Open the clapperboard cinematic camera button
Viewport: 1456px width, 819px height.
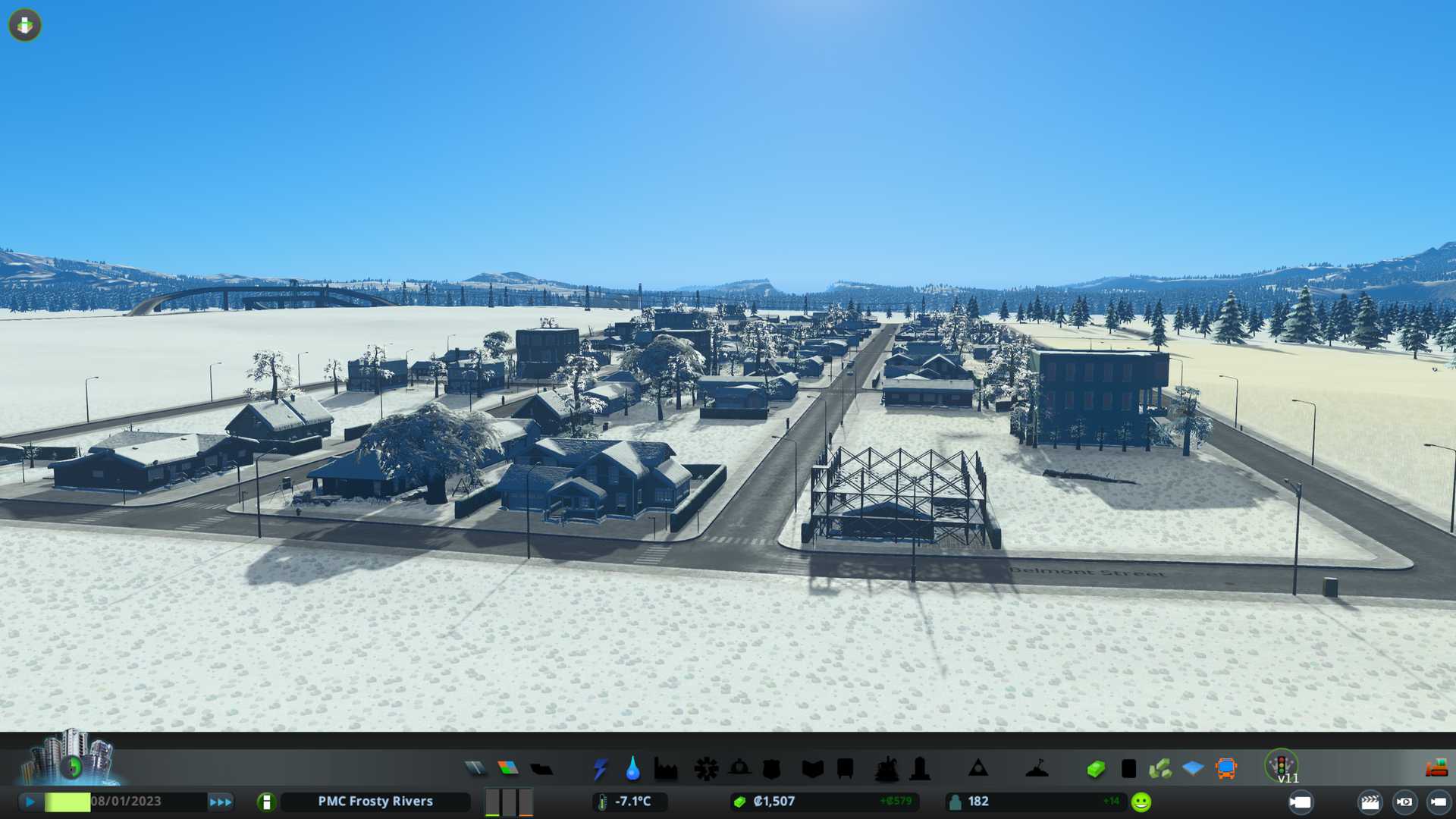(1370, 802)
